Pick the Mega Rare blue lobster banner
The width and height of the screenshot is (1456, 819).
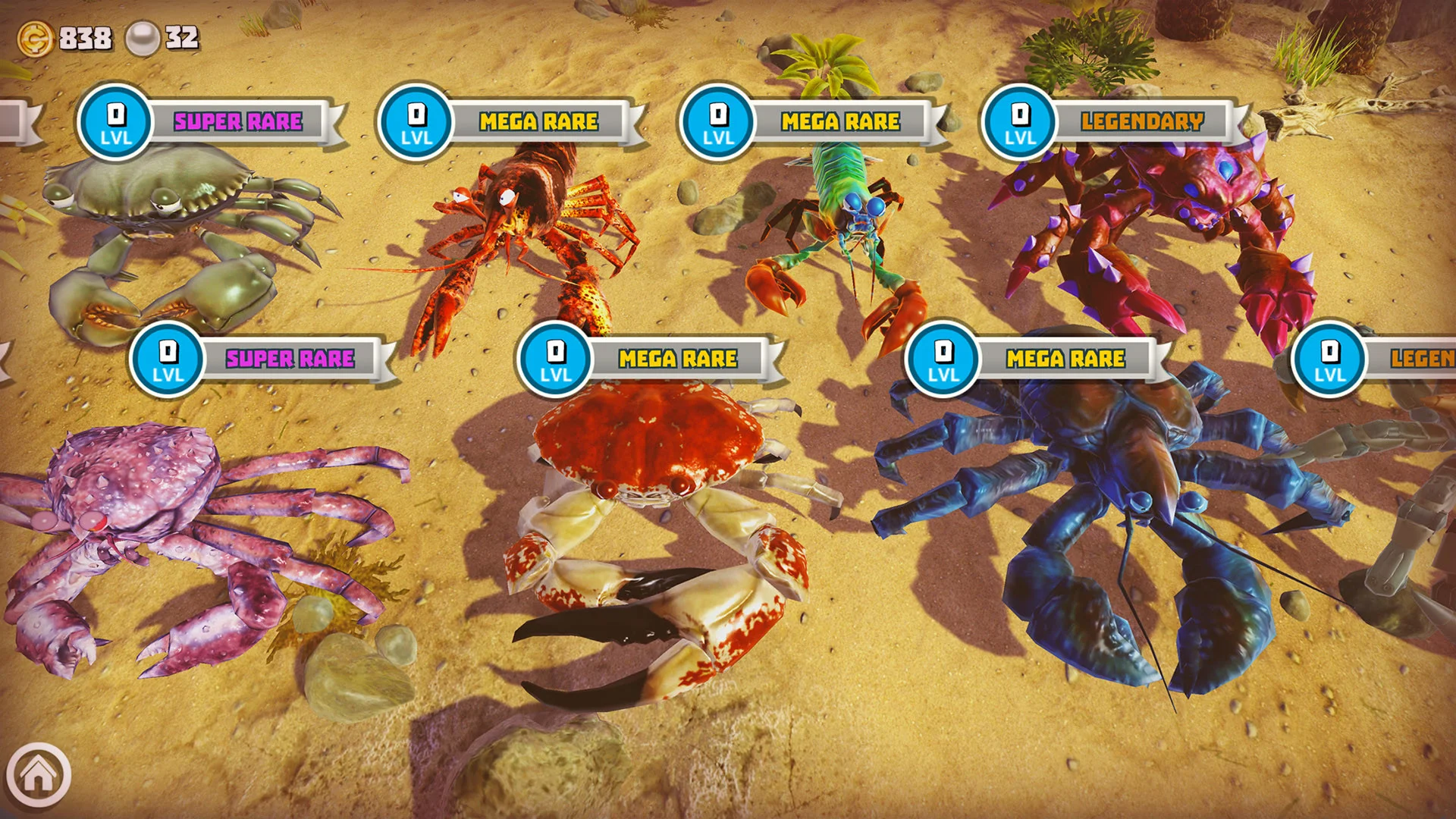point(1065,359)
